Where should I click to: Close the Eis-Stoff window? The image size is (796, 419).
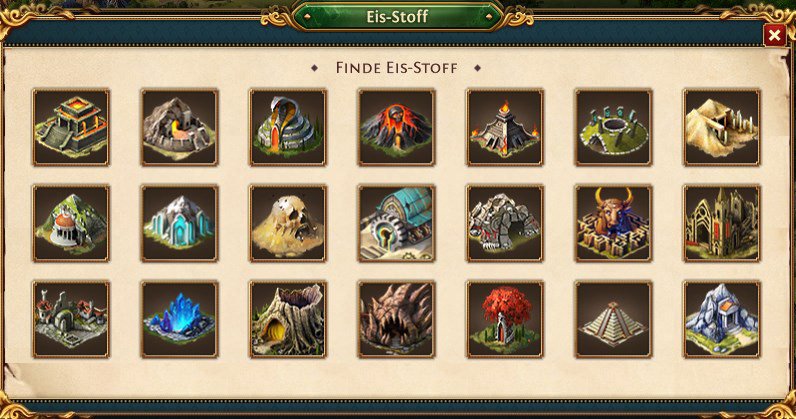774,35
